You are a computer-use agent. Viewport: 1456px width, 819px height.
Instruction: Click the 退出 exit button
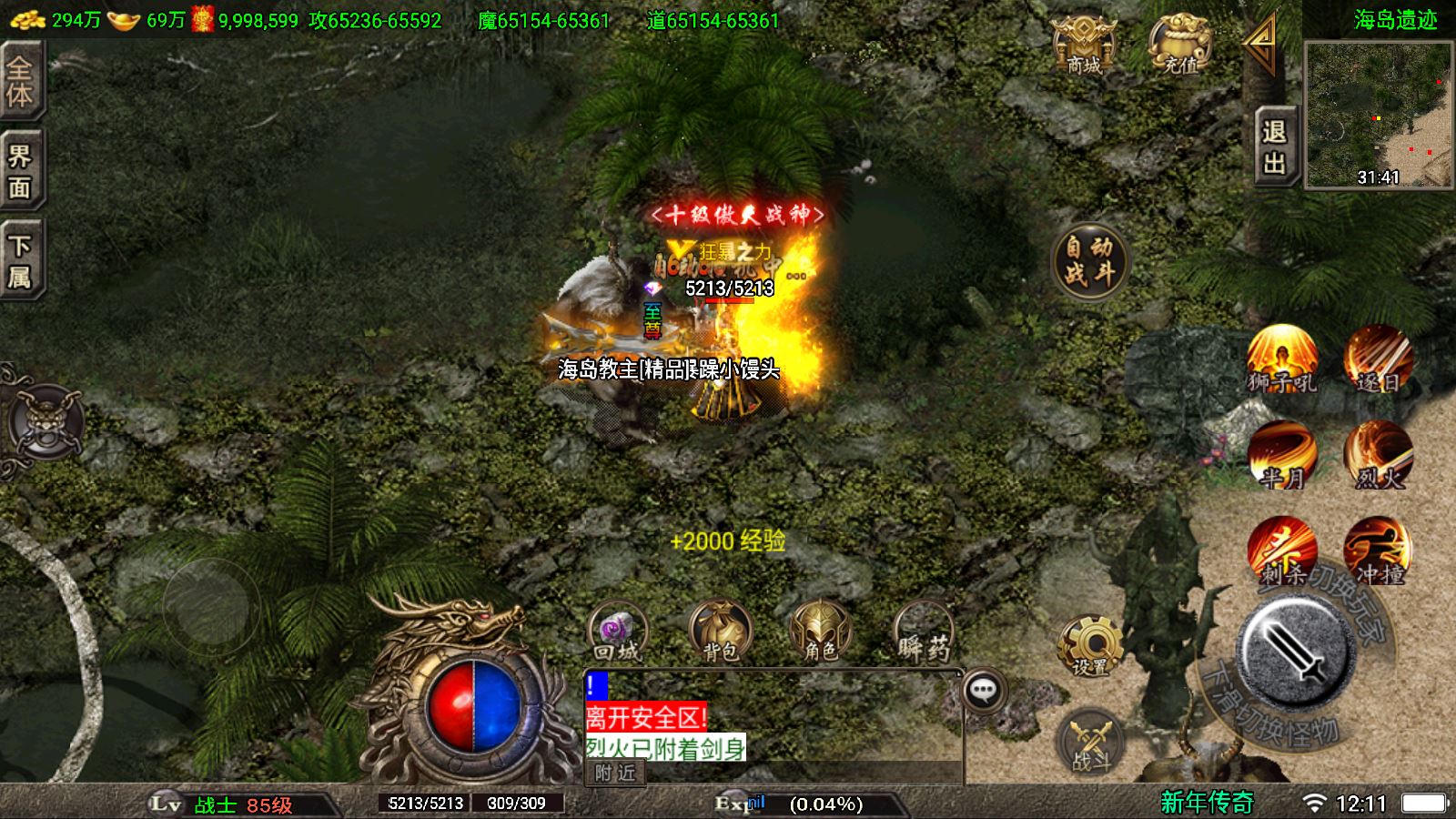1274,146
